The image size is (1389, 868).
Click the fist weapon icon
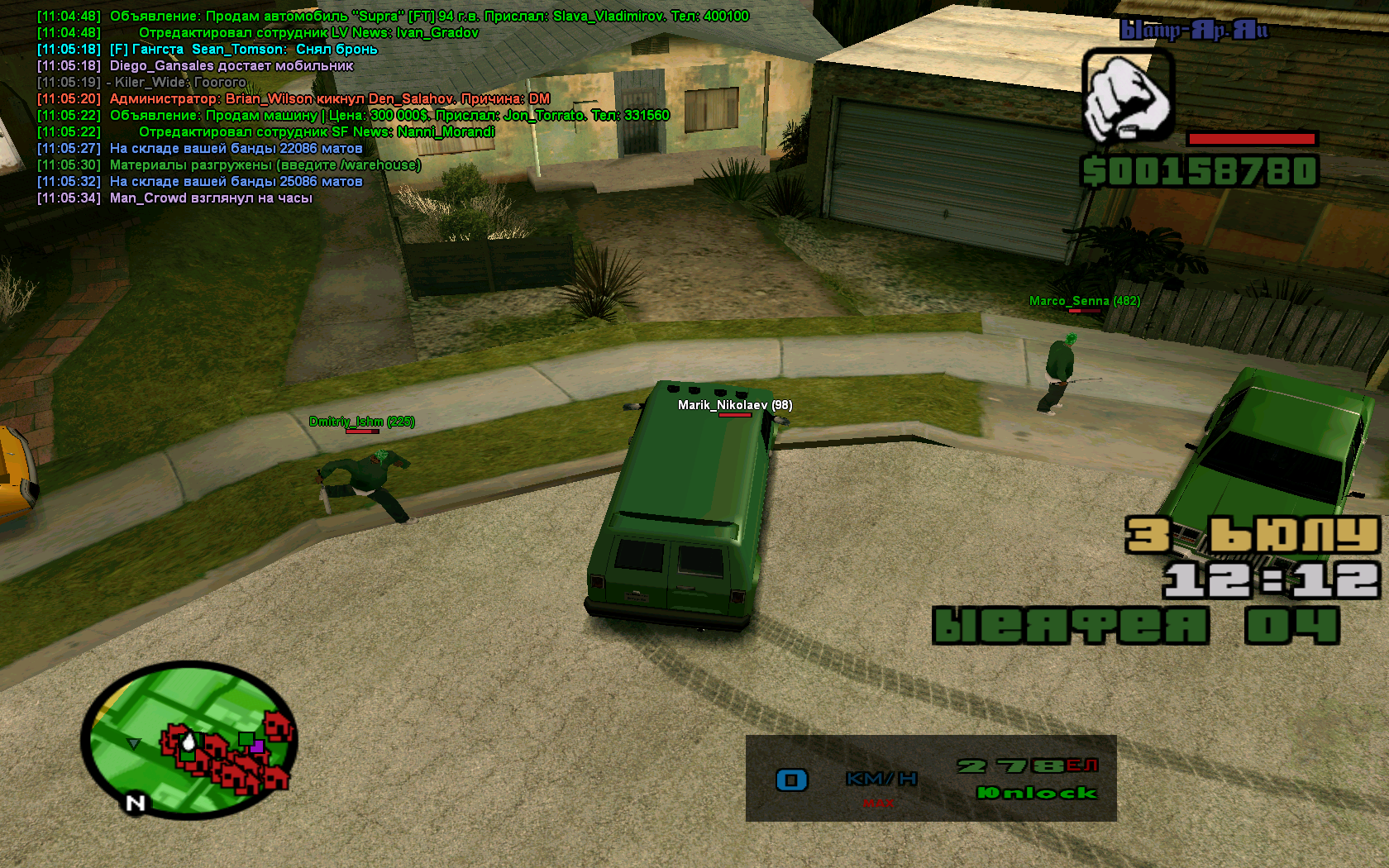[x=1128, y=96]
